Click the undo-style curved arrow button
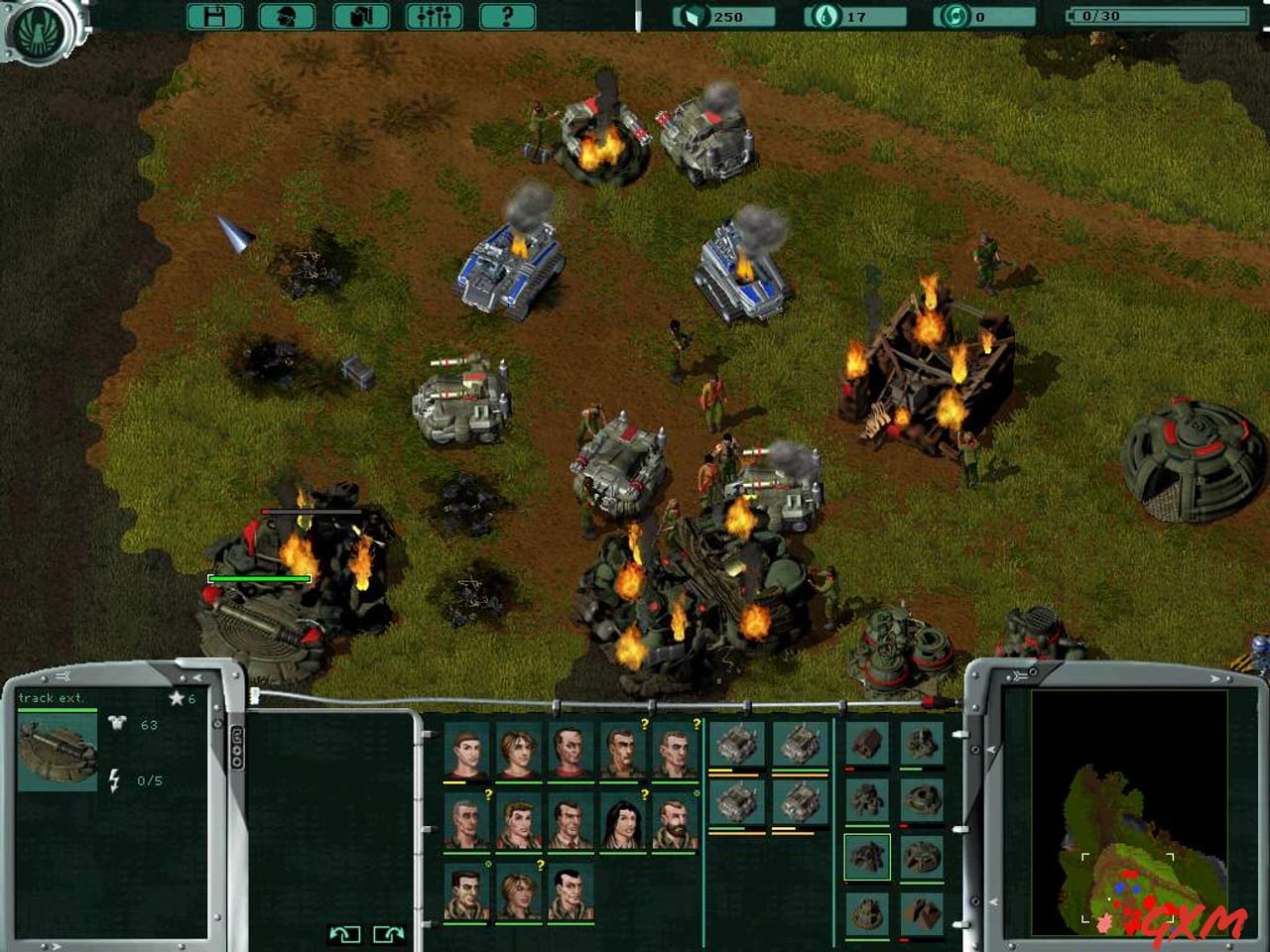1270x952 pixels. pyautogui.click(x=344, y=933)
